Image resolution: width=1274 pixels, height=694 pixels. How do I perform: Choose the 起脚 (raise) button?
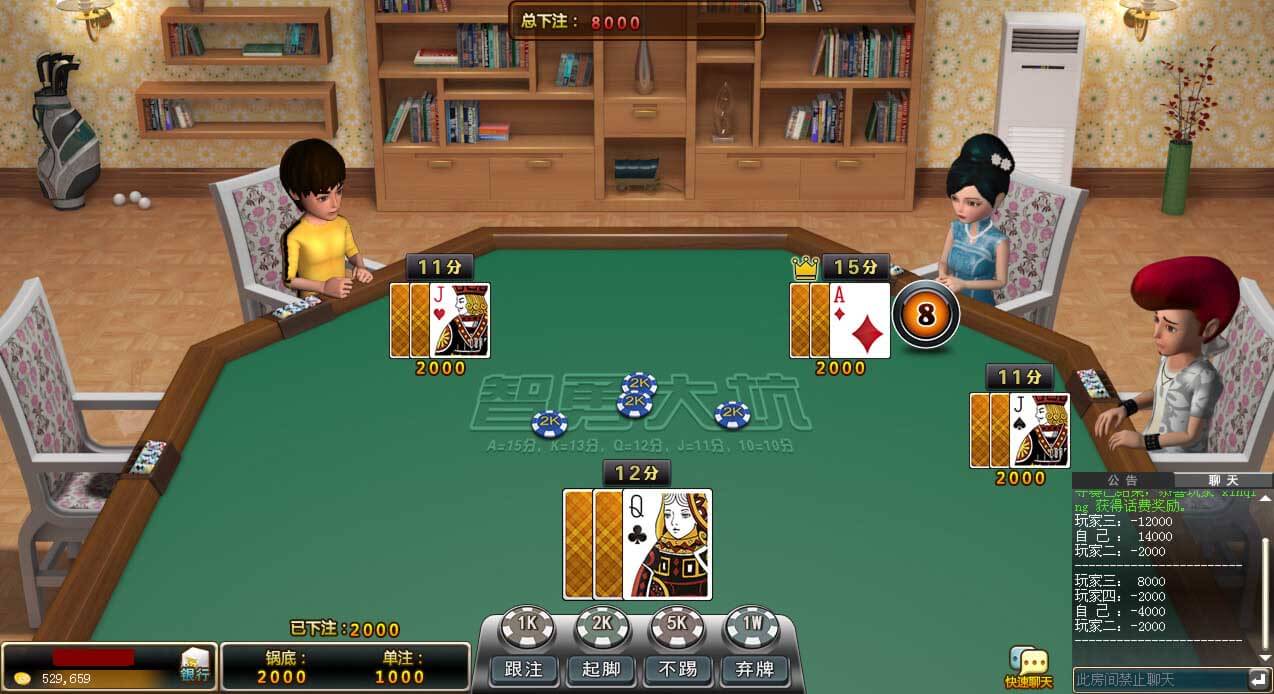click(x=601, y=669)
